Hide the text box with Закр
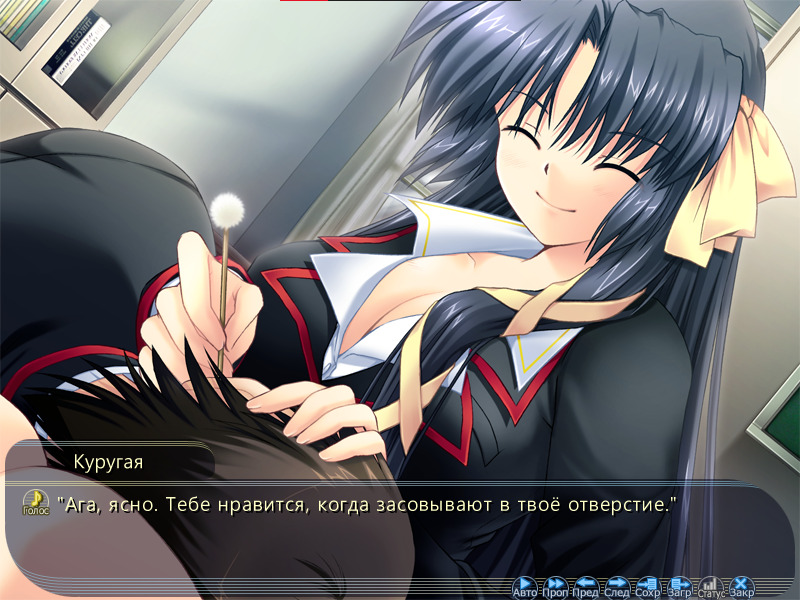Image resolution: width=800 pixels, height=600 pixels. point(742,586)
